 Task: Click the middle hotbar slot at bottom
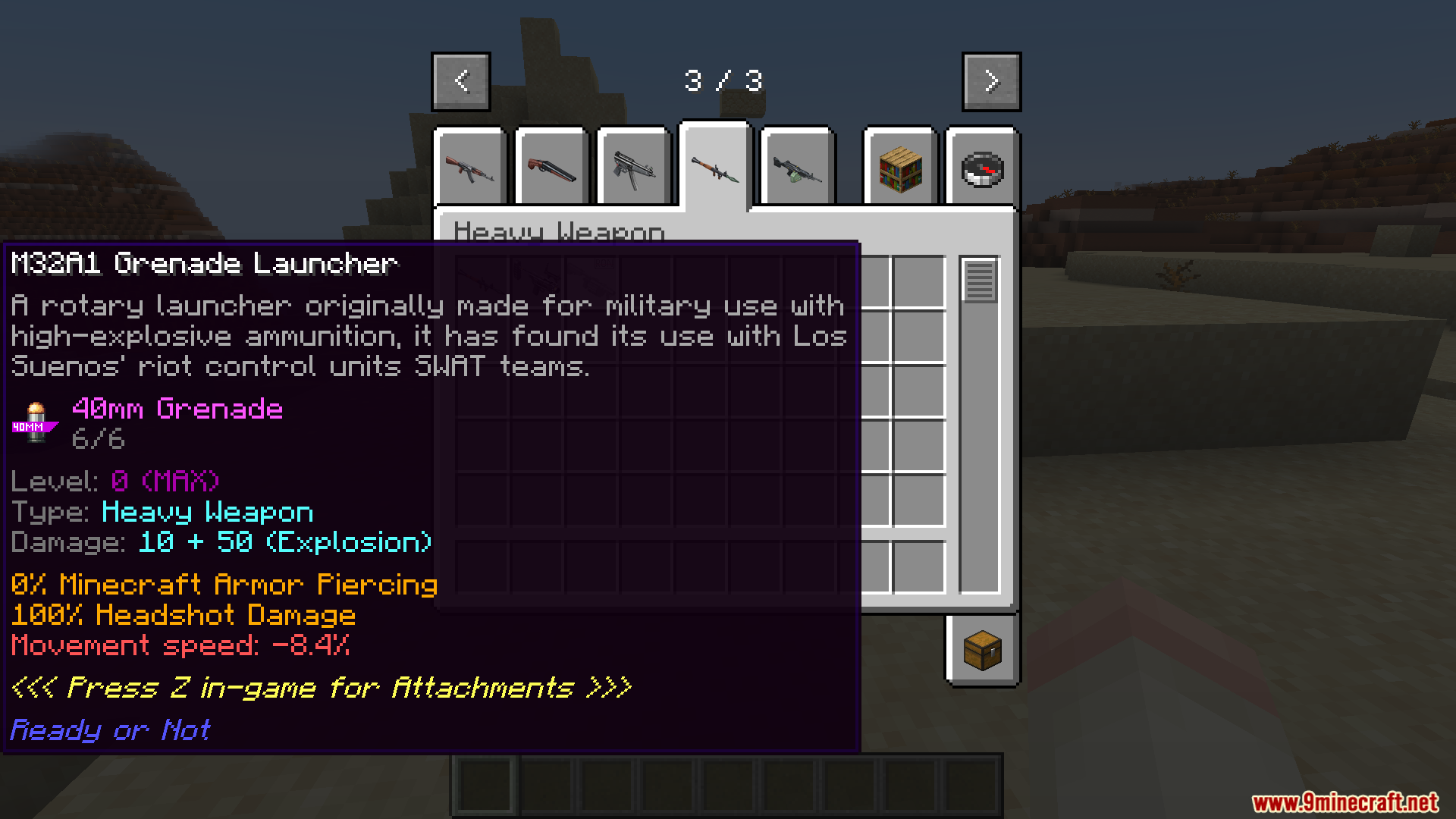pos(726,785)
